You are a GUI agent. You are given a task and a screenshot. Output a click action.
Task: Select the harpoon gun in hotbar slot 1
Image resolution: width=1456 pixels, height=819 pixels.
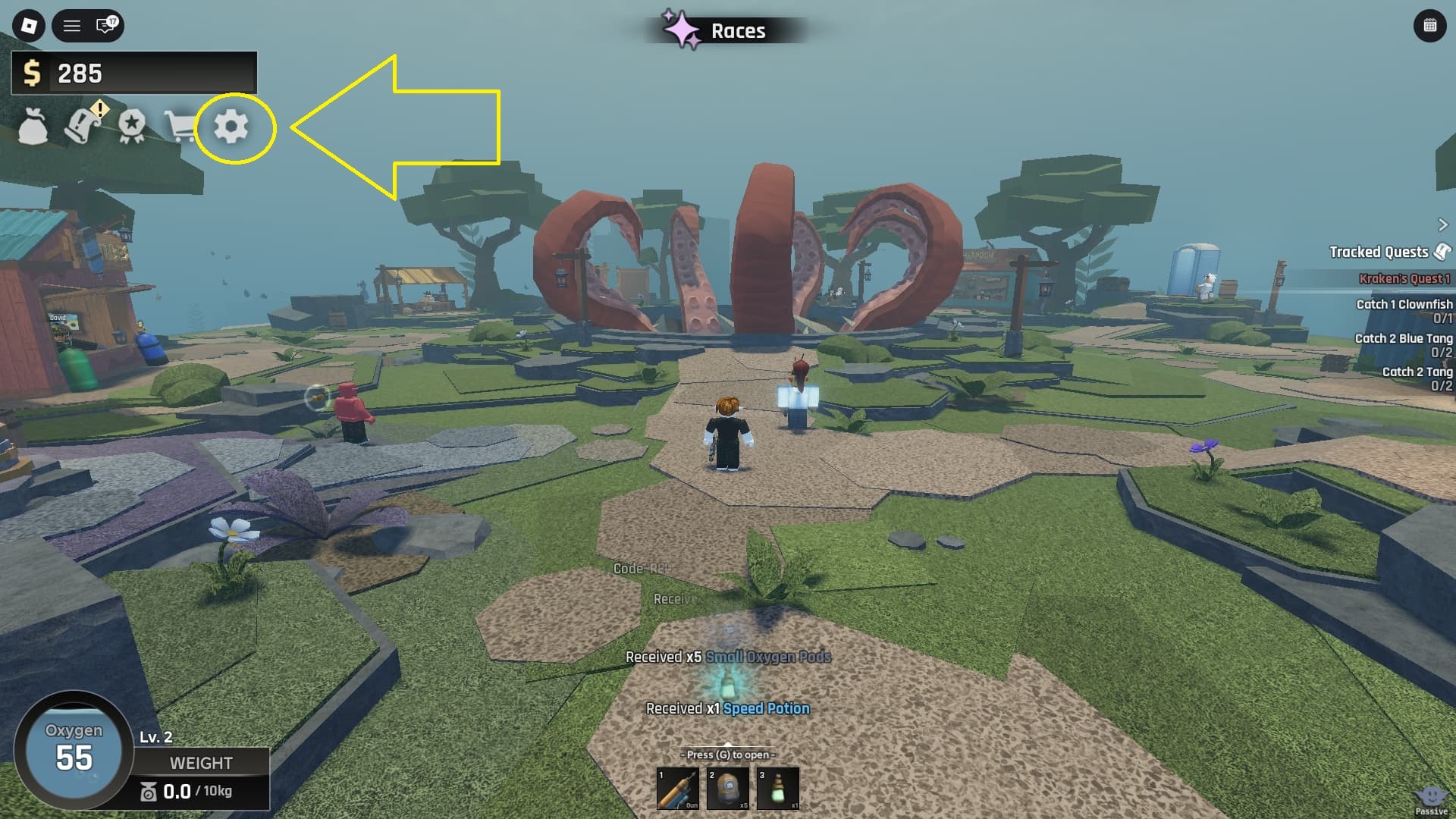point(679,787)
